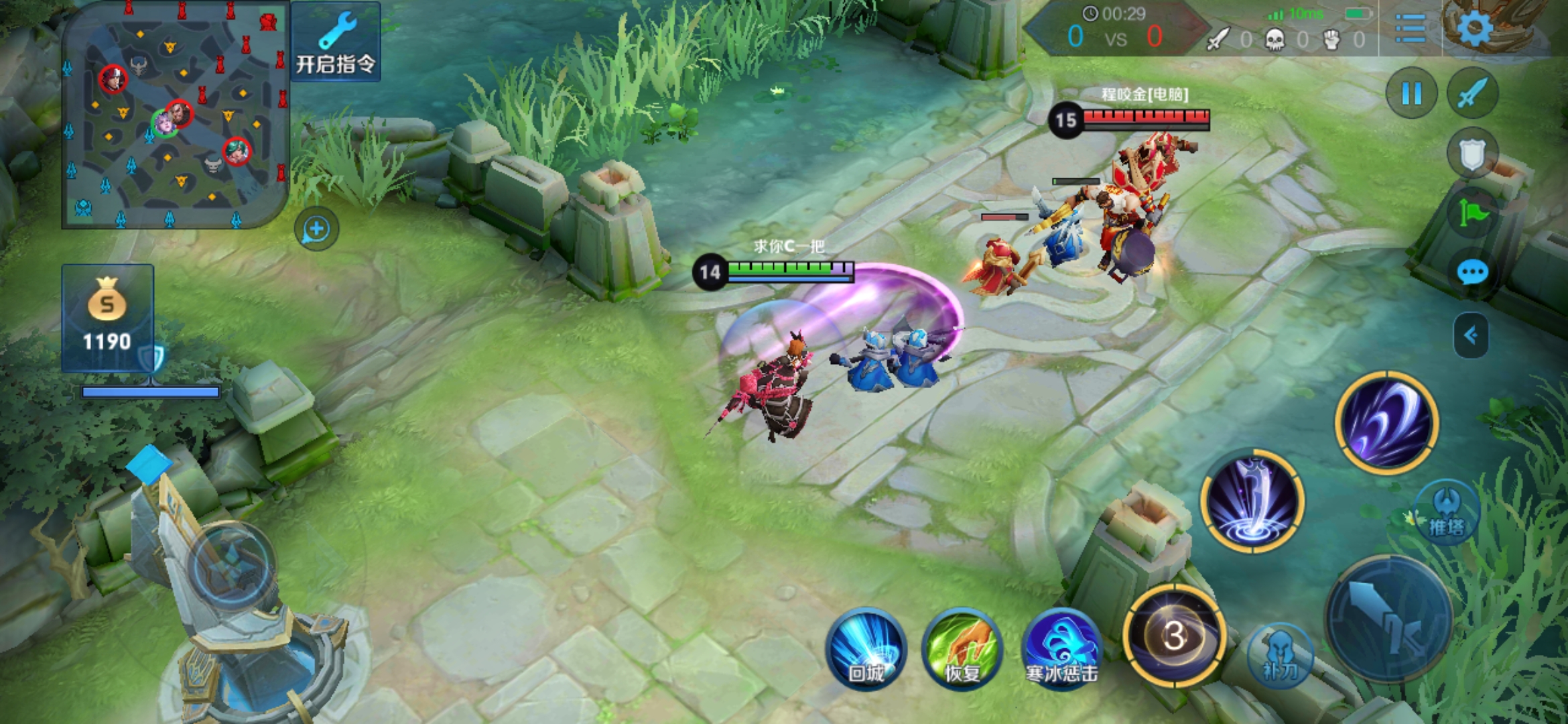Trigger the skill showing cooldown 3
The height and width of the screenshot is (724, 1568).
[x=1174, y=636]
